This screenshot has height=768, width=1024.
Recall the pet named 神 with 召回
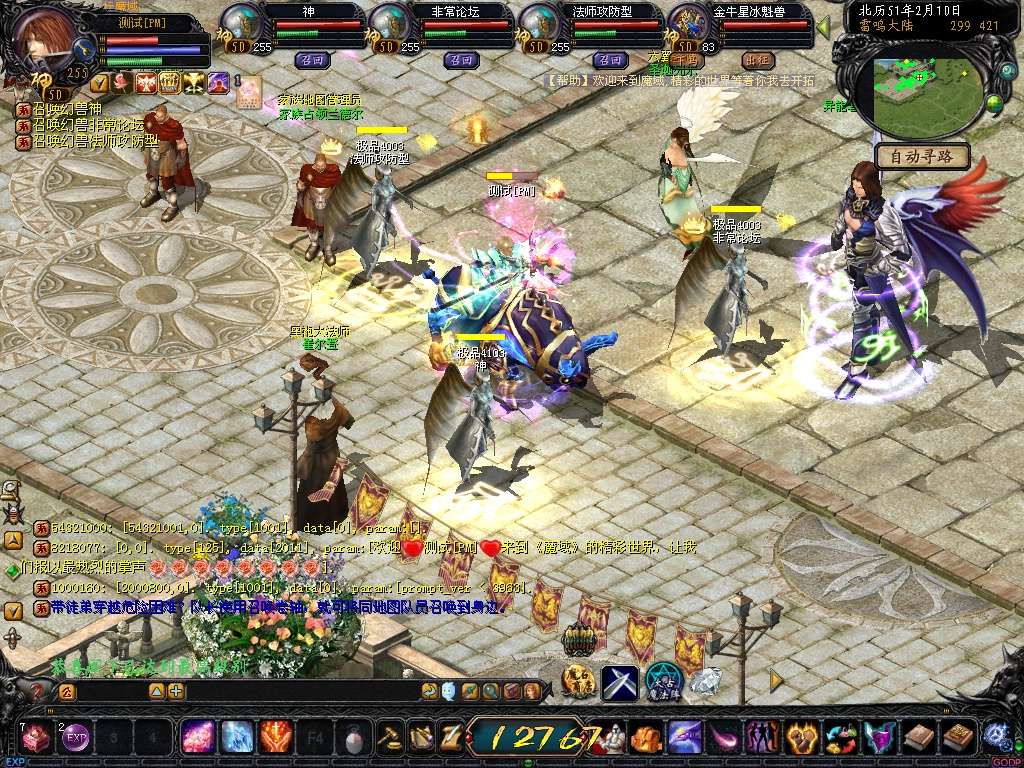click(x=310, y=60)
